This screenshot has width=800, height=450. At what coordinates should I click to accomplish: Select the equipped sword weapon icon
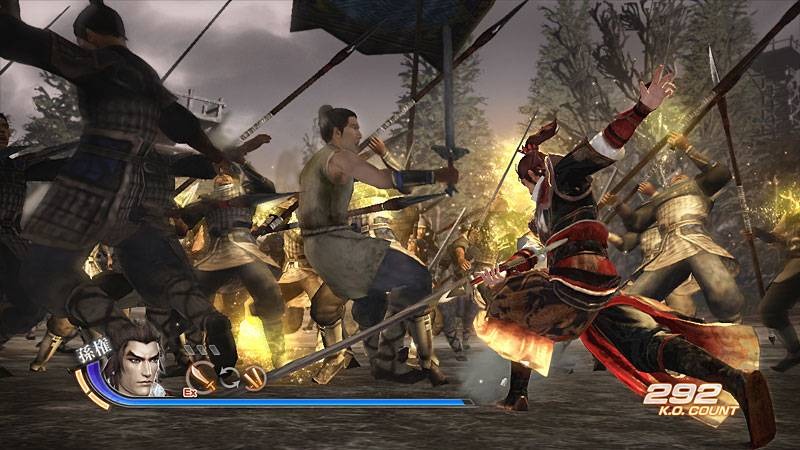pyautogui.click(x=203, y=375)
